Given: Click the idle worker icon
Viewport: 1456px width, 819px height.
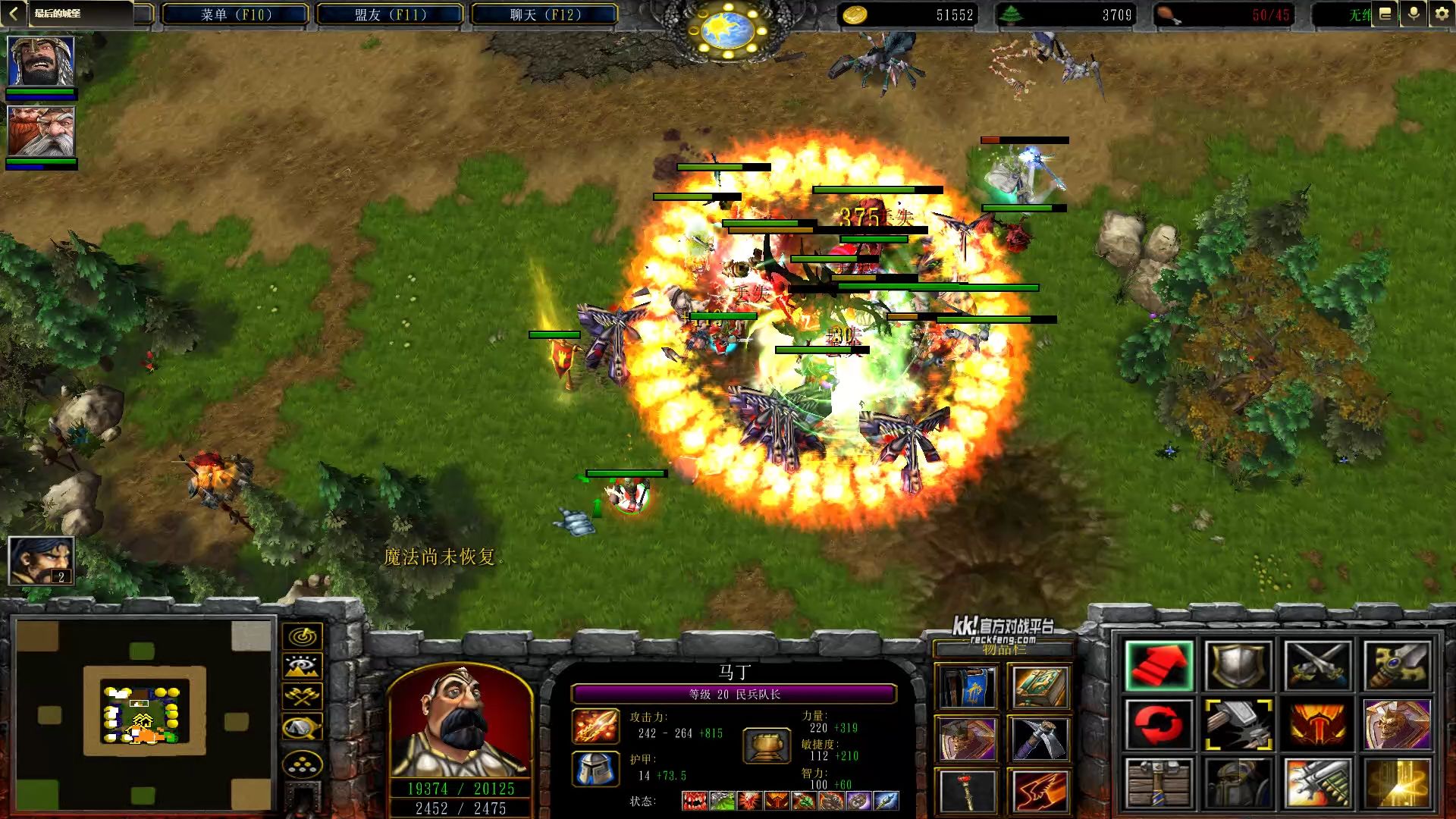Looking at the screenshot, I should [41, 560].
